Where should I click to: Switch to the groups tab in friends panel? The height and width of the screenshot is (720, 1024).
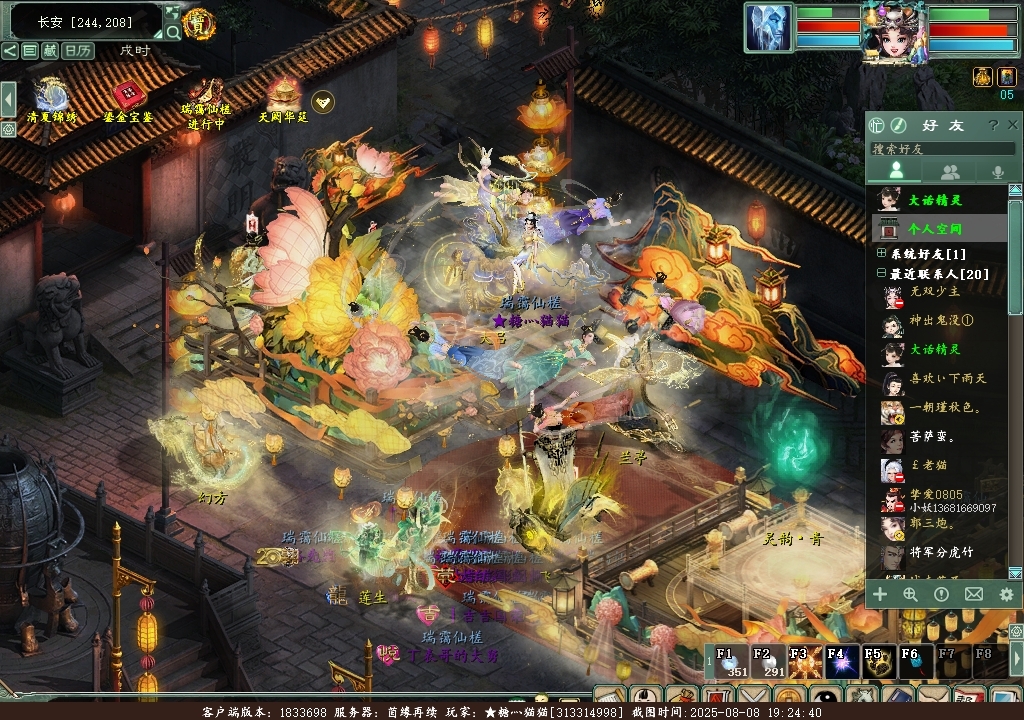tap(950, 172)
